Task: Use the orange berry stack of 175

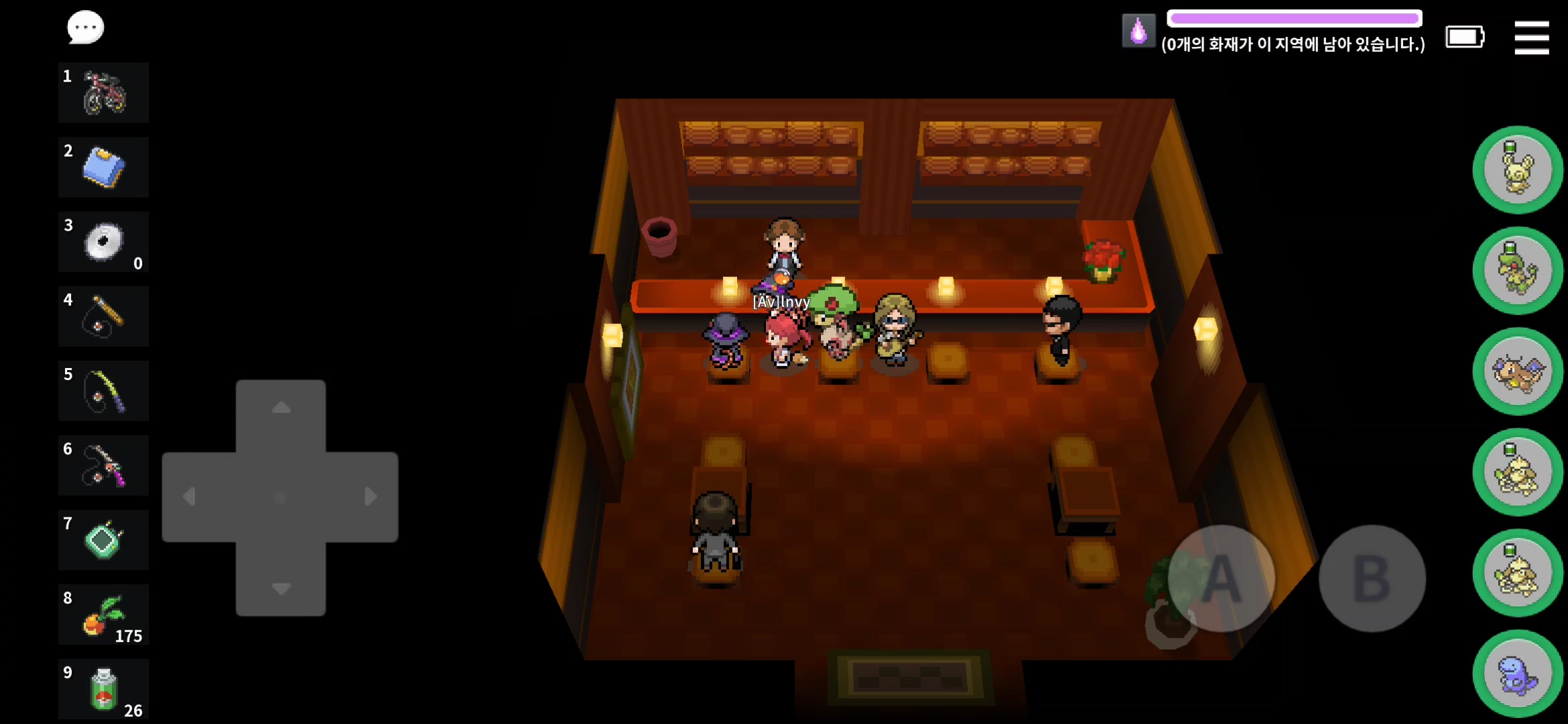Action: [104, 615]
